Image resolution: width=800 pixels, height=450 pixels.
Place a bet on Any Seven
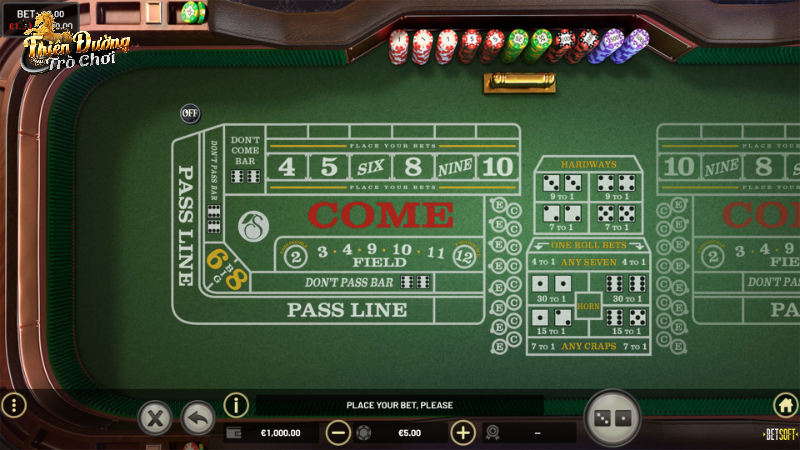[x=588, y=262]
